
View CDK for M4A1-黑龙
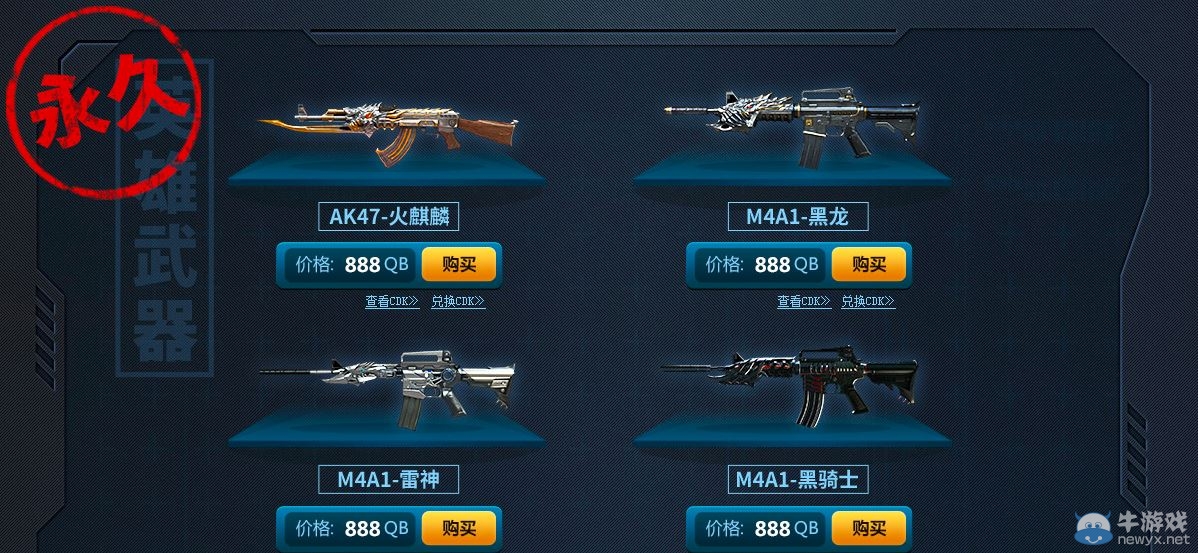pos(803,301)
